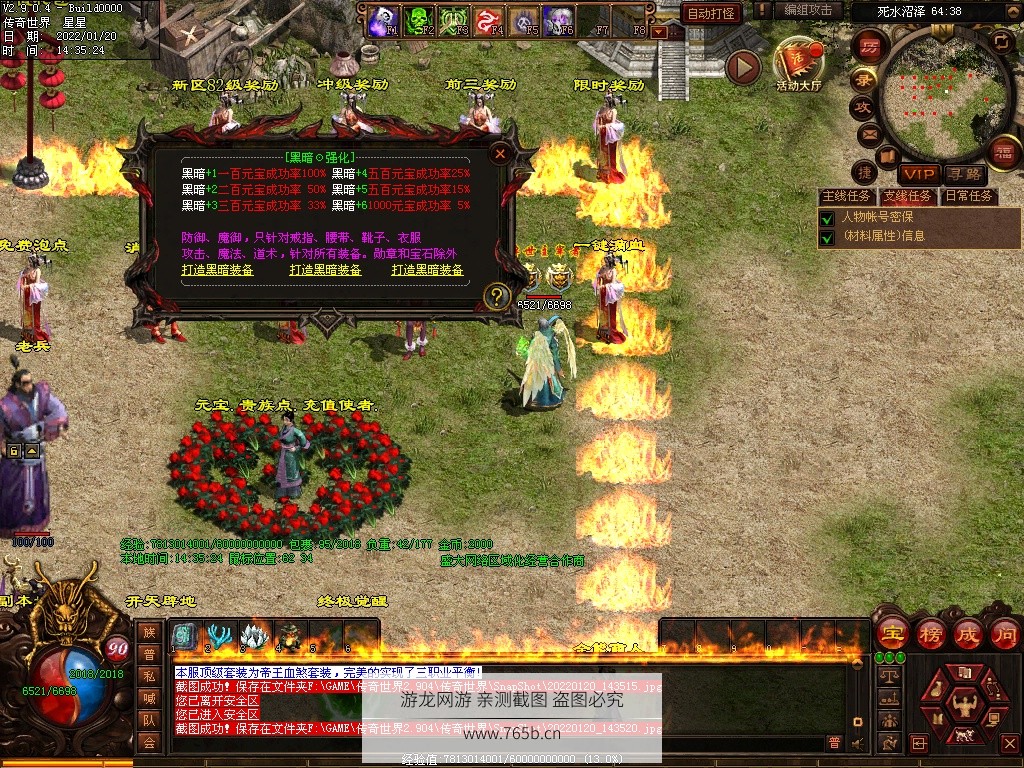This screenshot has height=768, width=1024.
Task: Toggle the 人物帐号密保 checkbox
Action: point(827,219)
